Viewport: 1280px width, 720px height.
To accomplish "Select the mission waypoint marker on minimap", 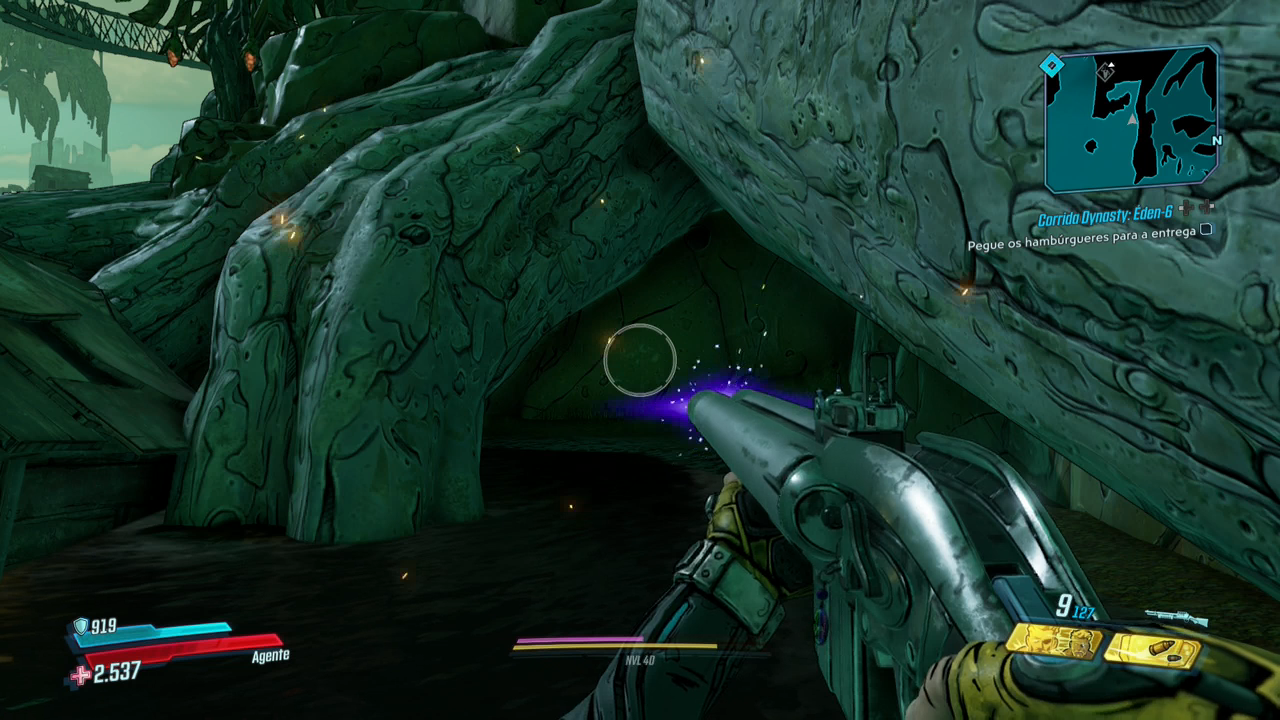I will [1105, 72].
